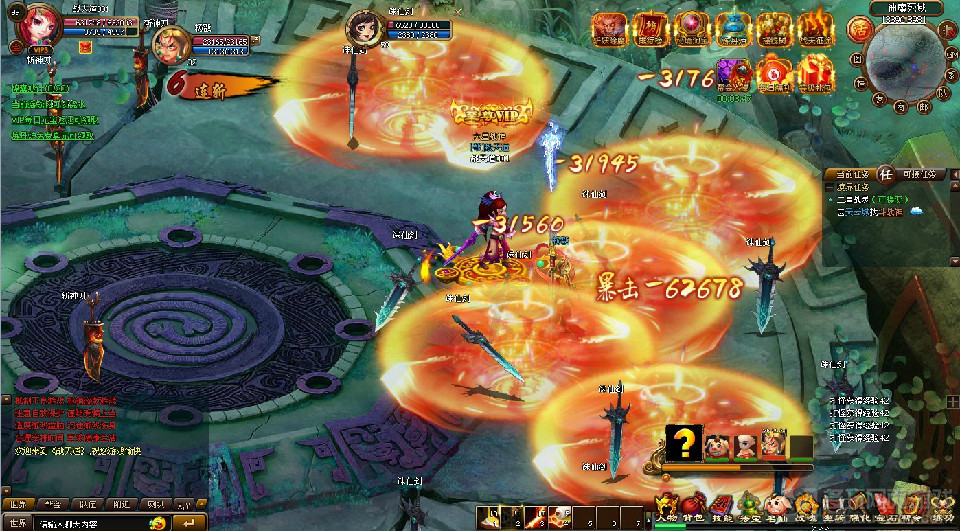The image size is (960, 531).
Task: Click the player's red-haired portrait
Action: click(x=38, y=27)
